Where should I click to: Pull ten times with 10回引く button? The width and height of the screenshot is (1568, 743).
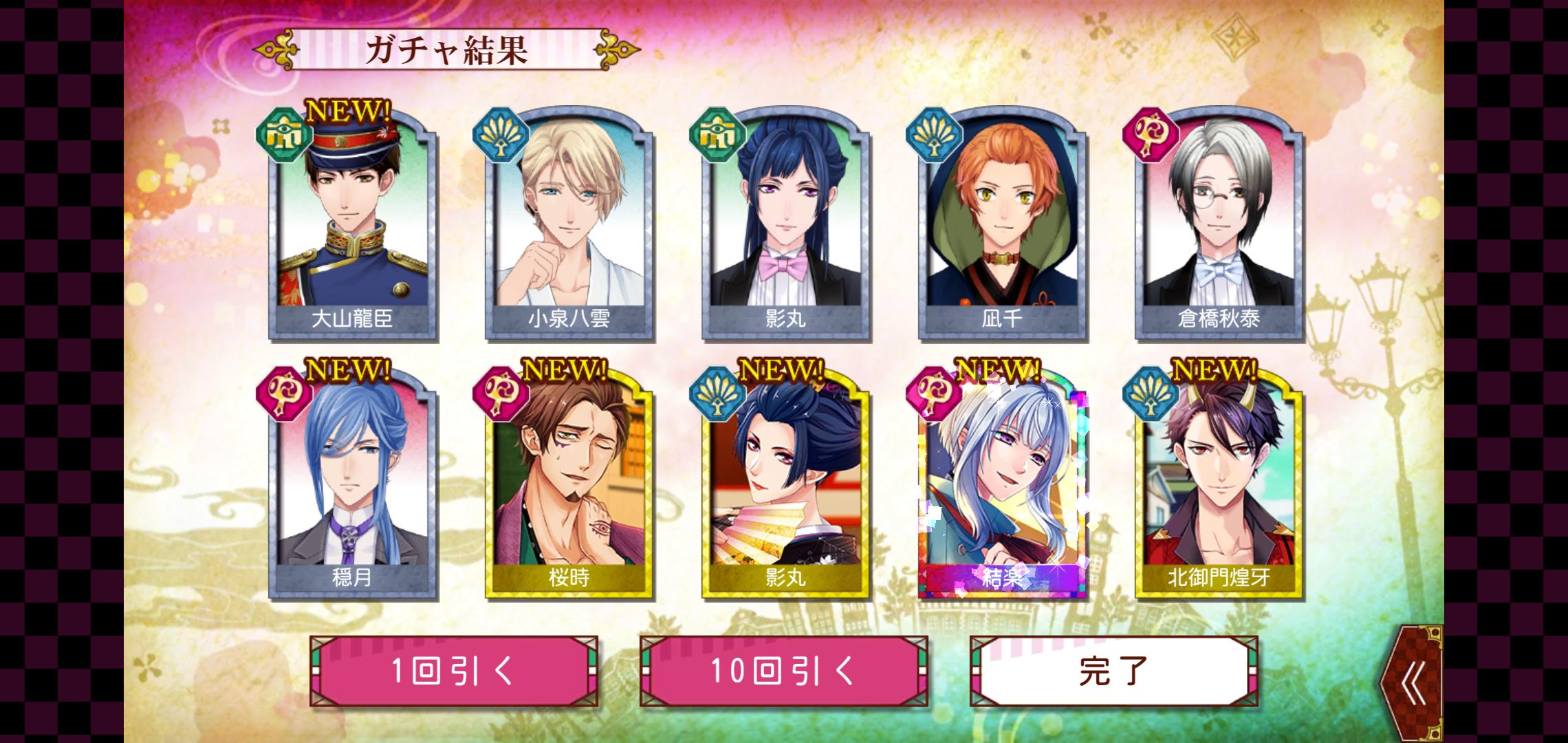click(x=783, y=671)
